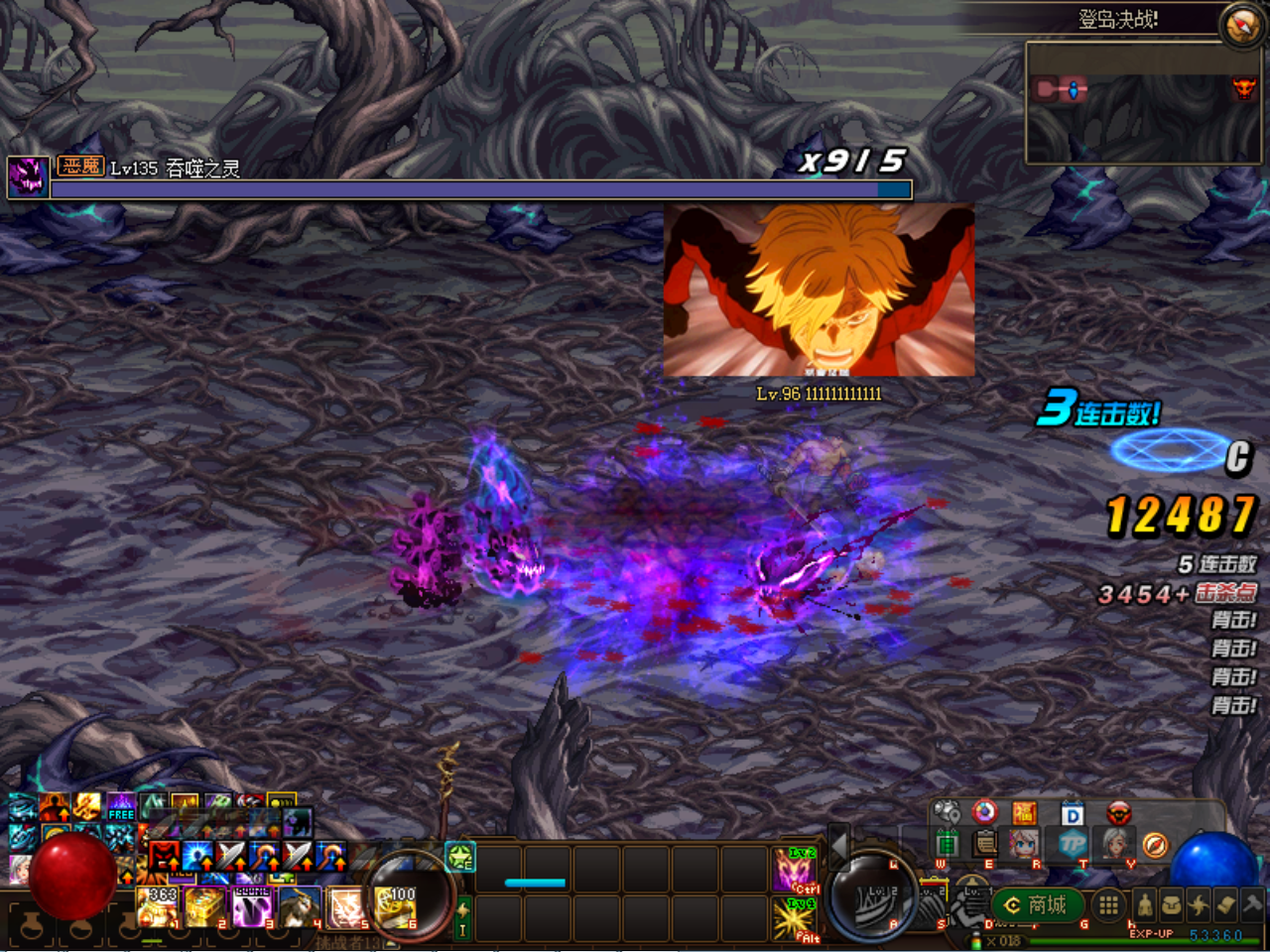
Task: Open the D daily attendance calendar icon
Action: 1072,815
